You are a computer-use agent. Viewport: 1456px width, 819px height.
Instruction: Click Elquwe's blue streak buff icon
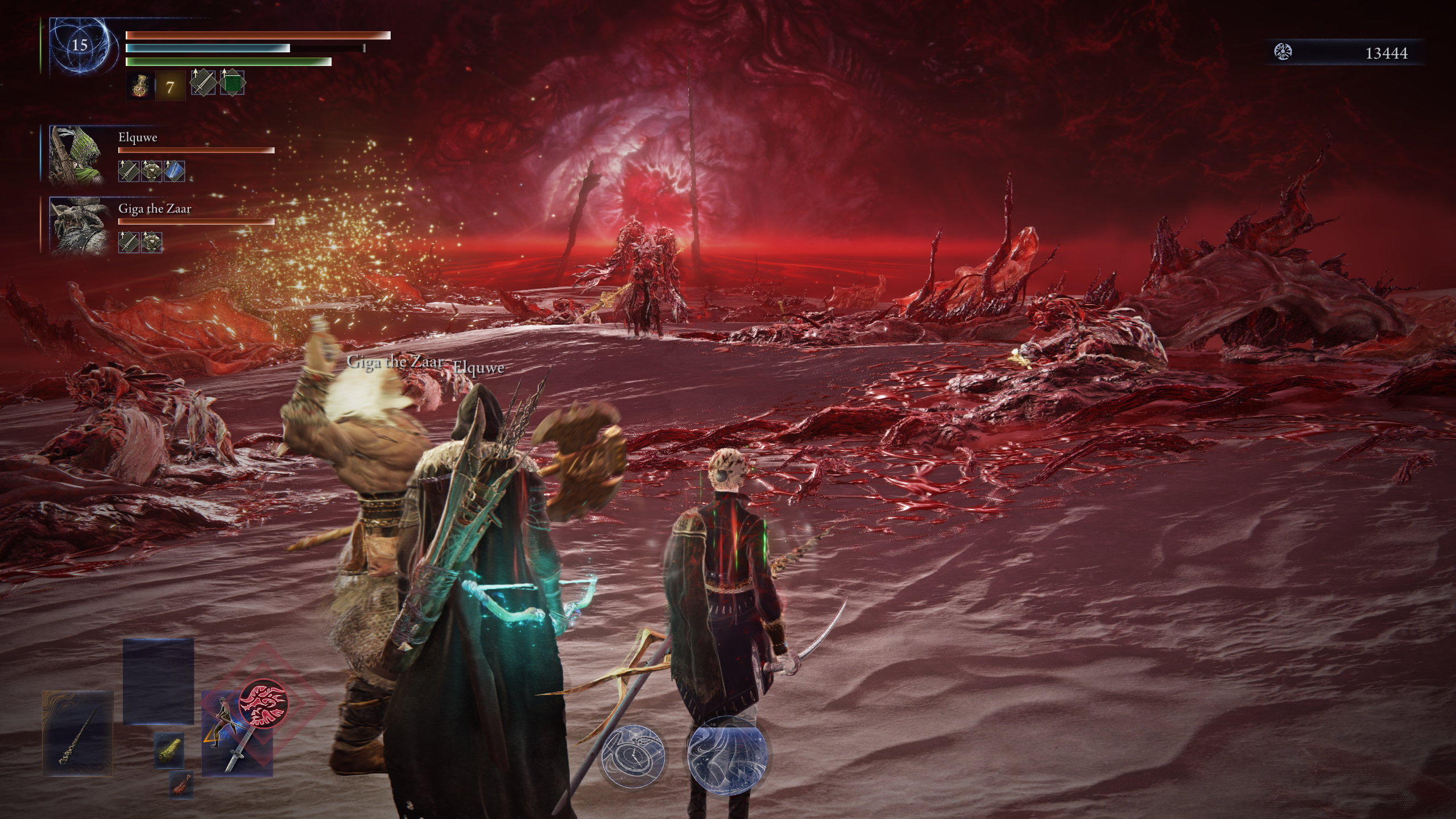click(174, 171)
